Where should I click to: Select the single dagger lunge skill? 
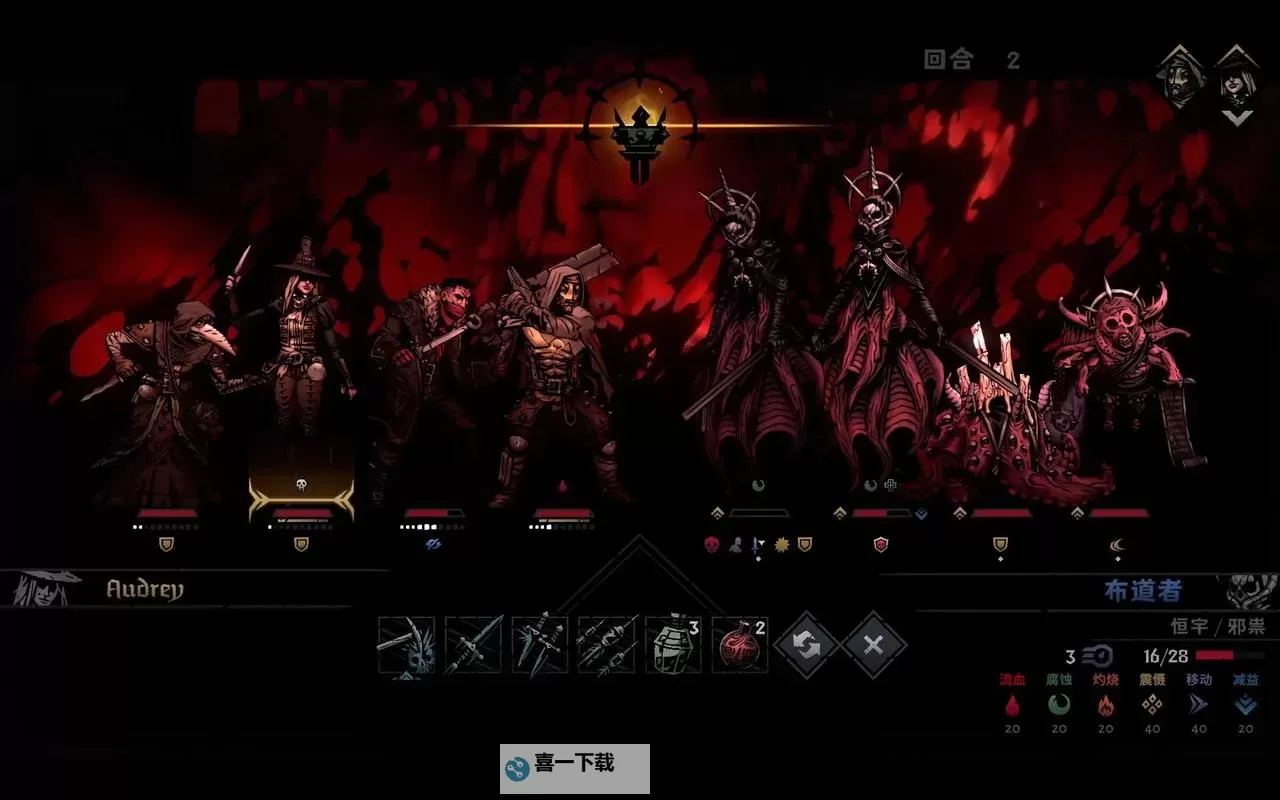(x=473, y=646)
